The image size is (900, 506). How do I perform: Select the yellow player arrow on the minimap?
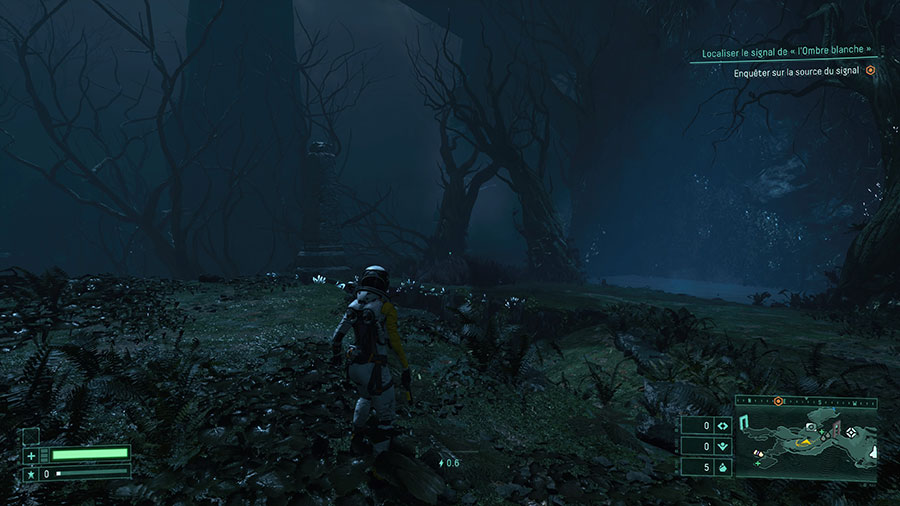click(802, 441)
